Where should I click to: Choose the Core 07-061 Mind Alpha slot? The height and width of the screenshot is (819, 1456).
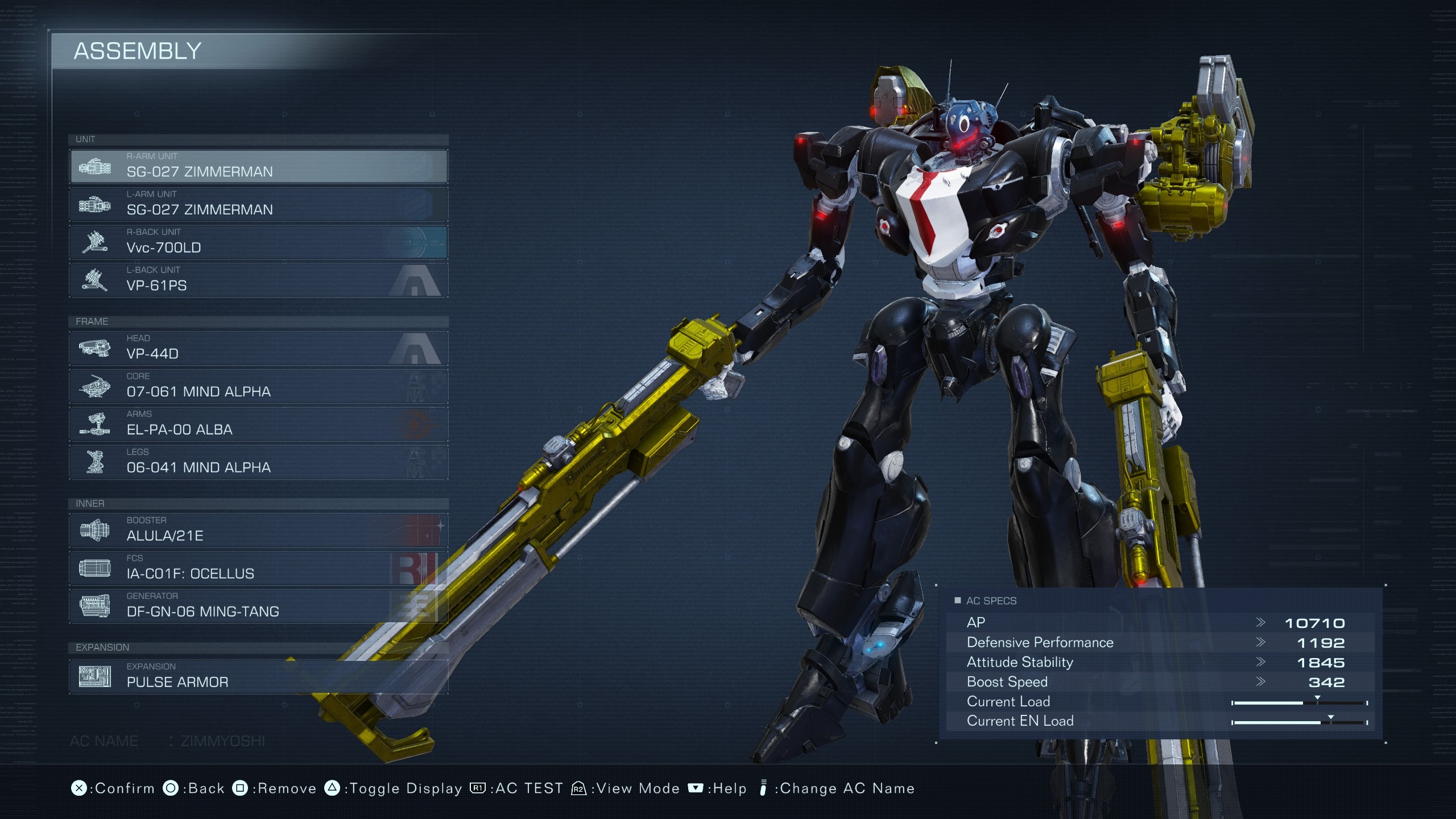click(x=259, y=386)
